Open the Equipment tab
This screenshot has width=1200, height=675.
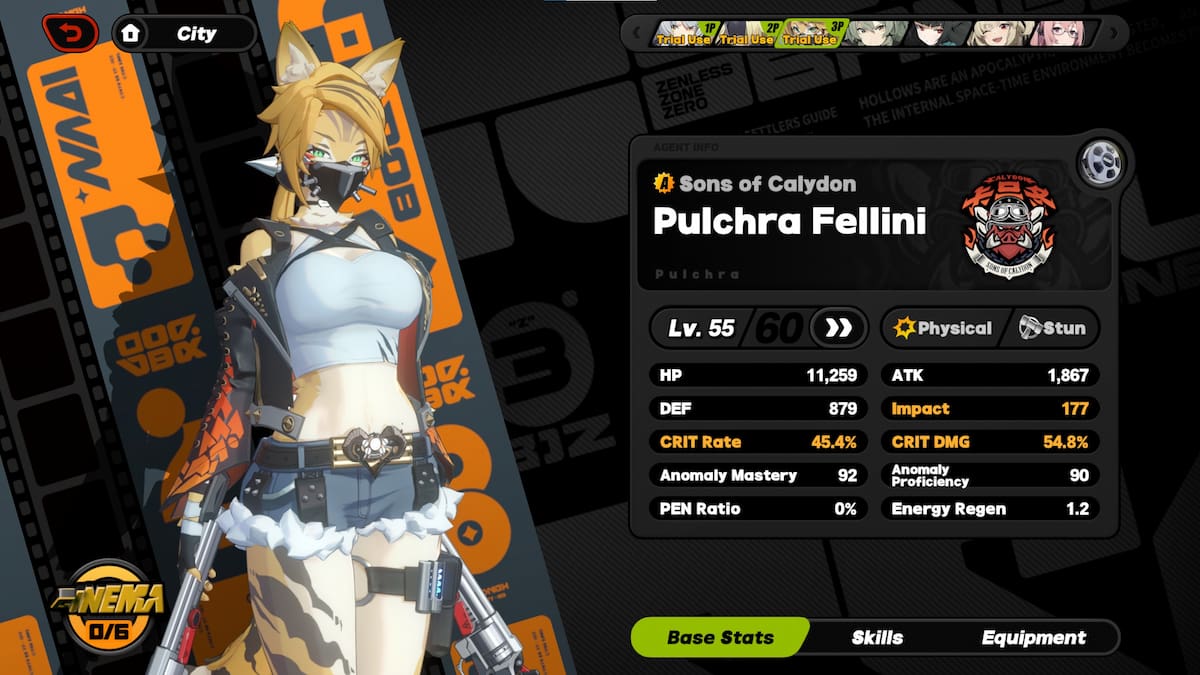[1033, 637]
